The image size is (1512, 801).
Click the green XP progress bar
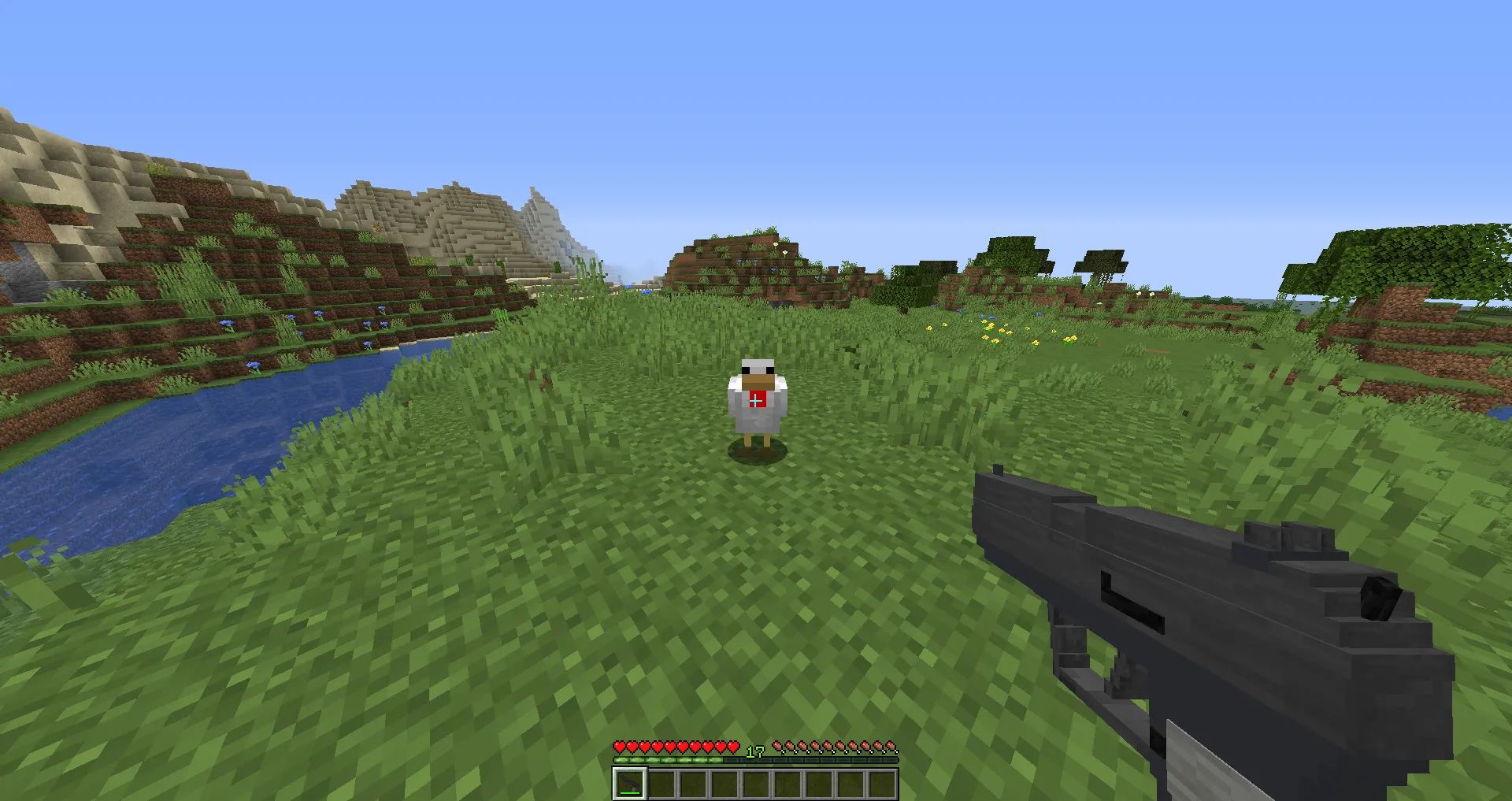click(x=669, y=760)
